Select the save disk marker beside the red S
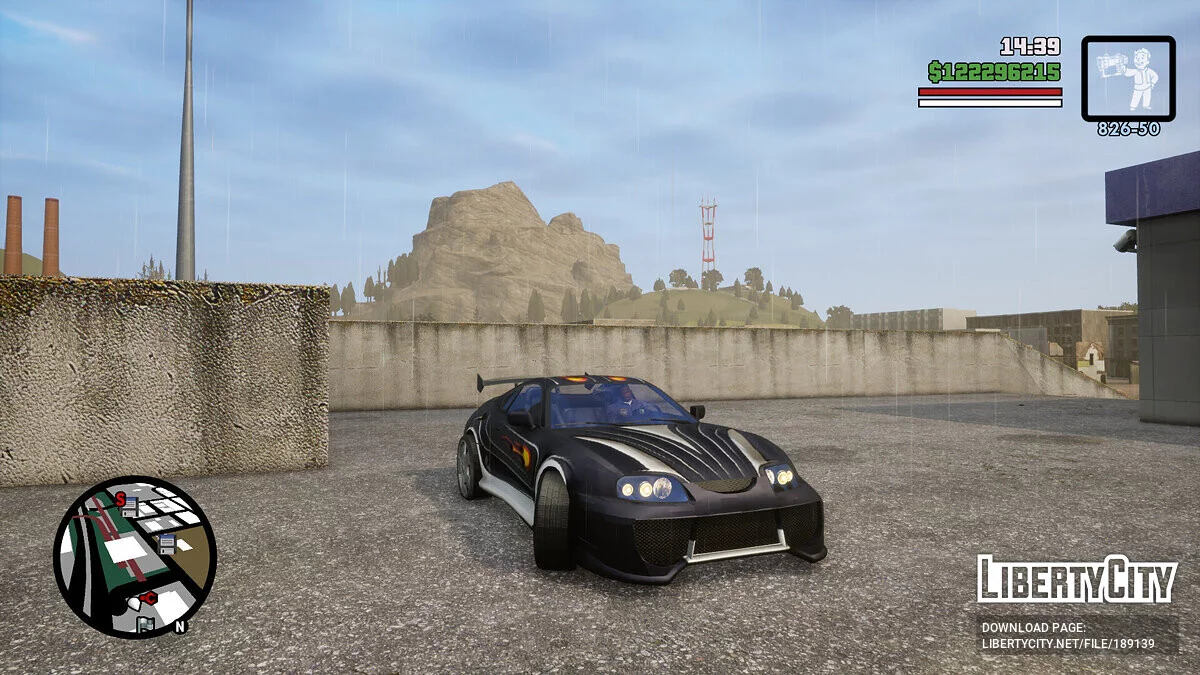1200x675 pixels. click(130, 506)
